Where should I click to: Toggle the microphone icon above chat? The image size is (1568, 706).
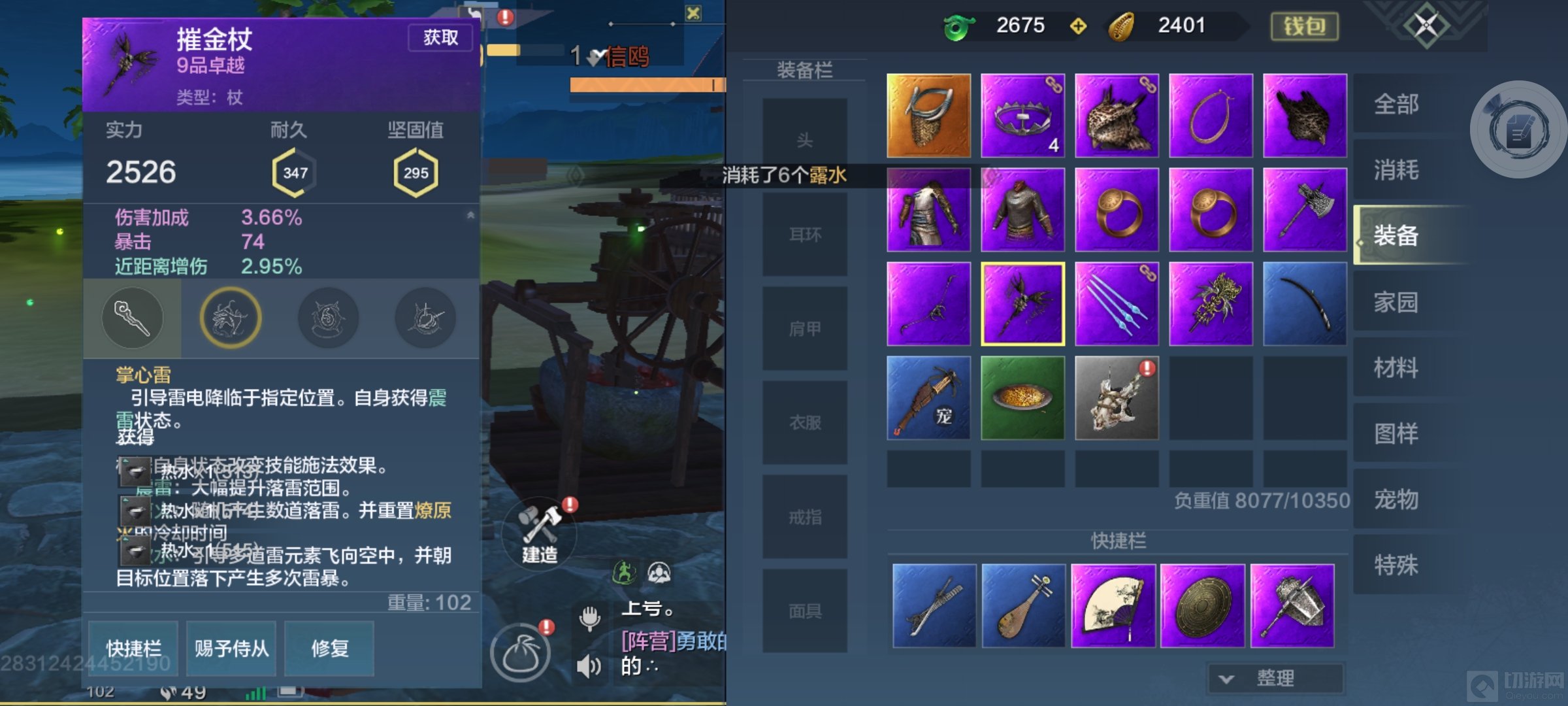[590, 618]
